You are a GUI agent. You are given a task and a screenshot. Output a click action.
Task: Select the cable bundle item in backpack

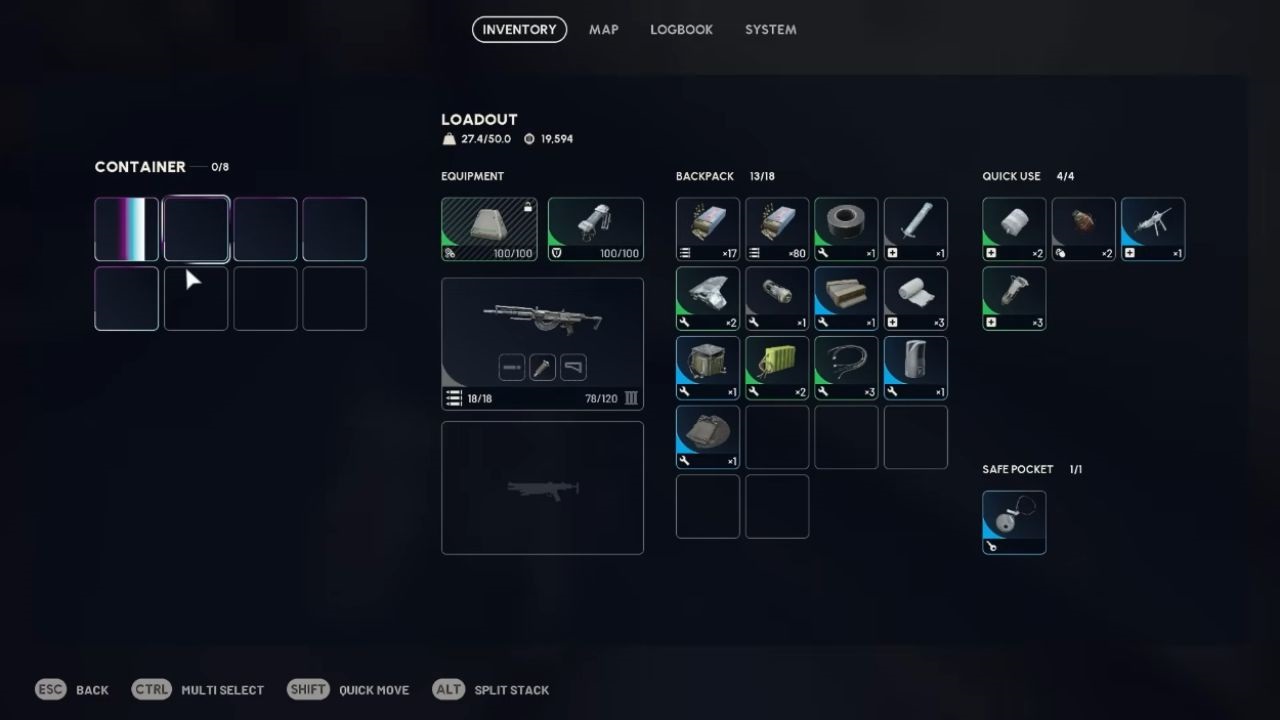coord(846,367)
